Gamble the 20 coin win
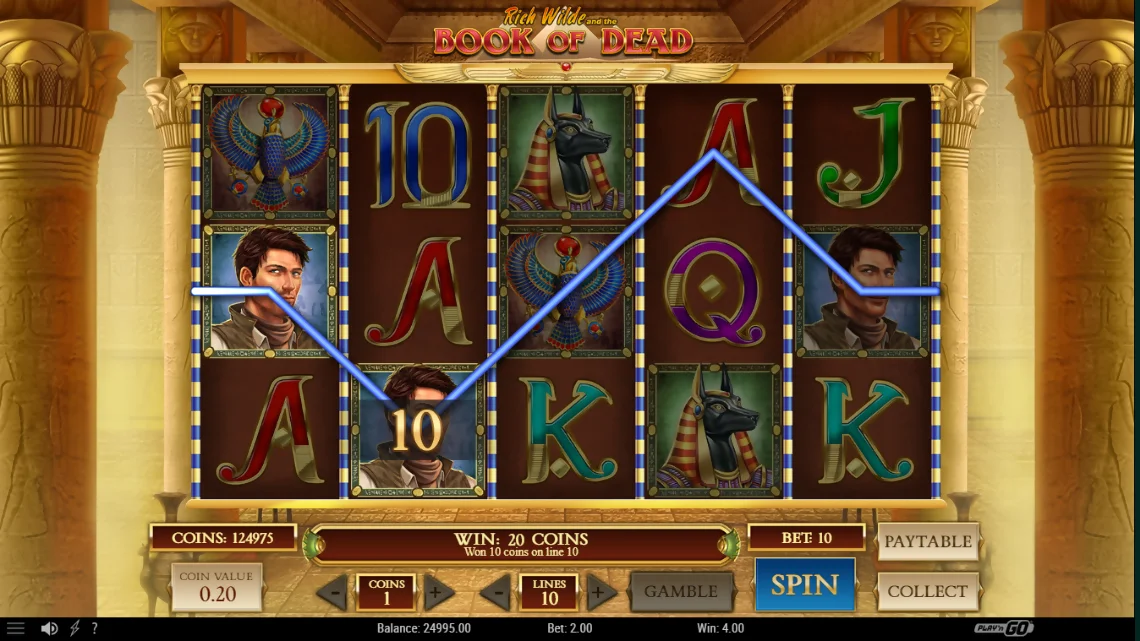This screenshot has width=1140, height=641. point(680,591)
